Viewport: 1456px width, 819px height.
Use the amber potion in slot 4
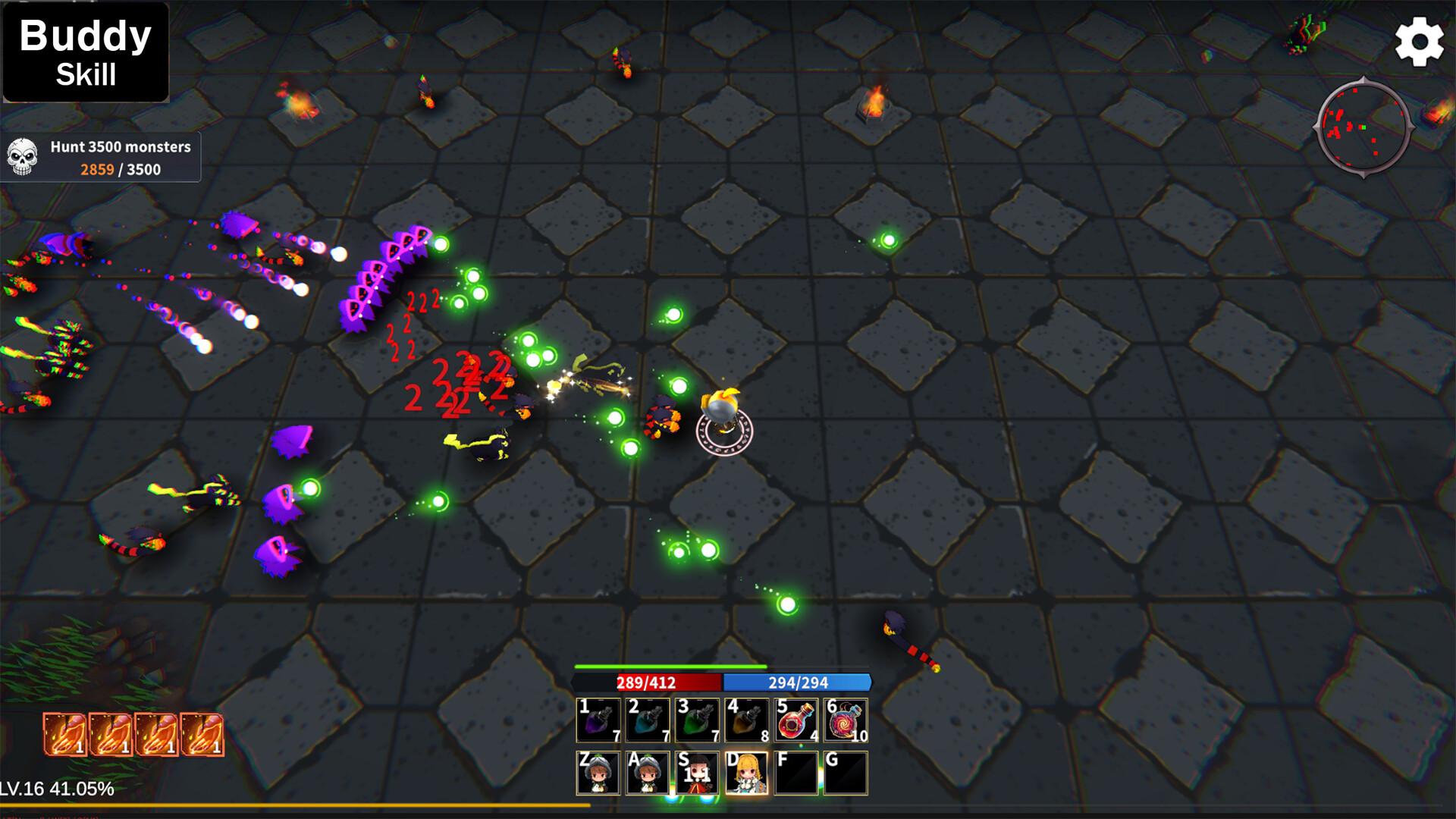pos(747,720)
